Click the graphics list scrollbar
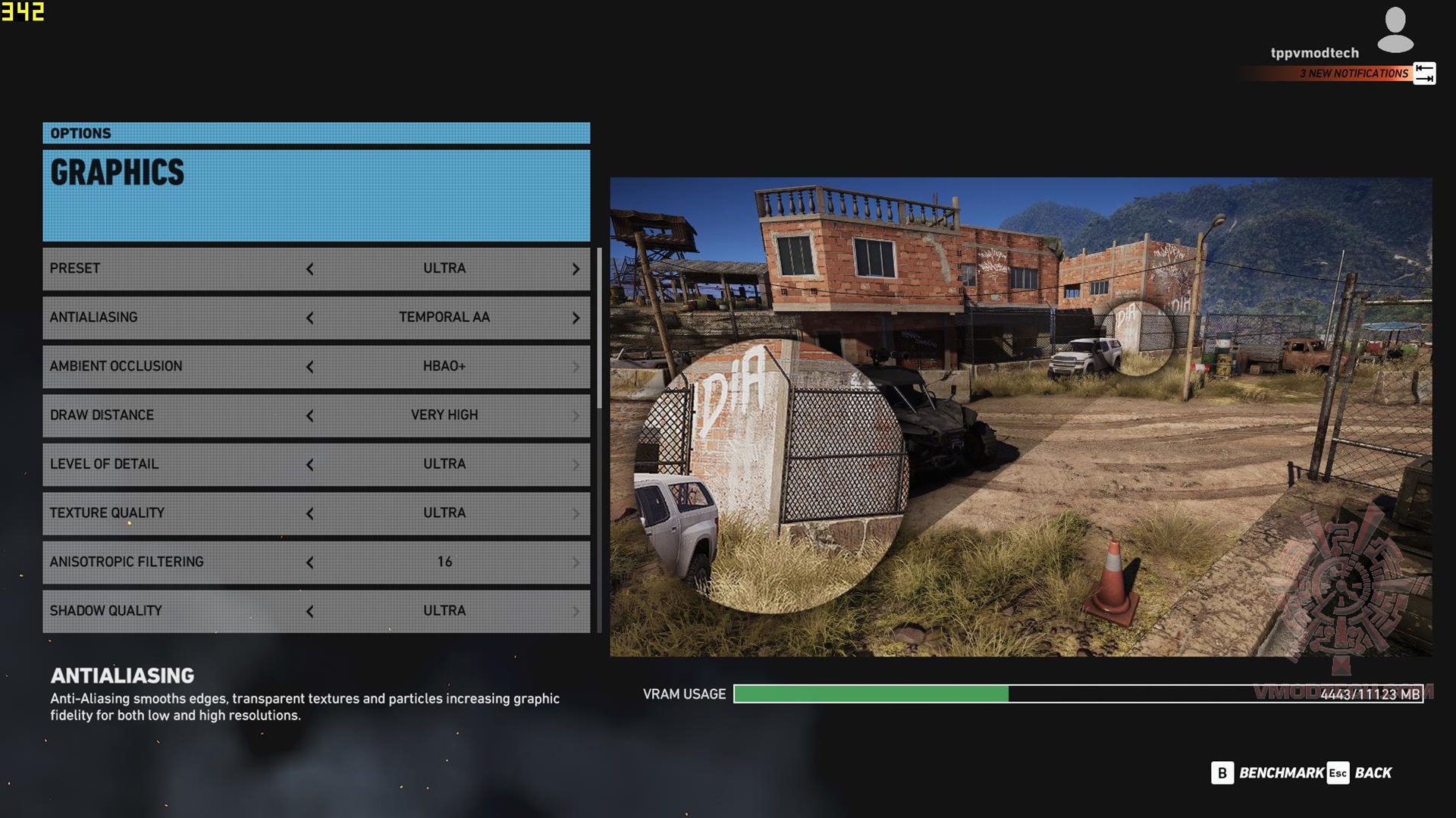 [599, 328]
